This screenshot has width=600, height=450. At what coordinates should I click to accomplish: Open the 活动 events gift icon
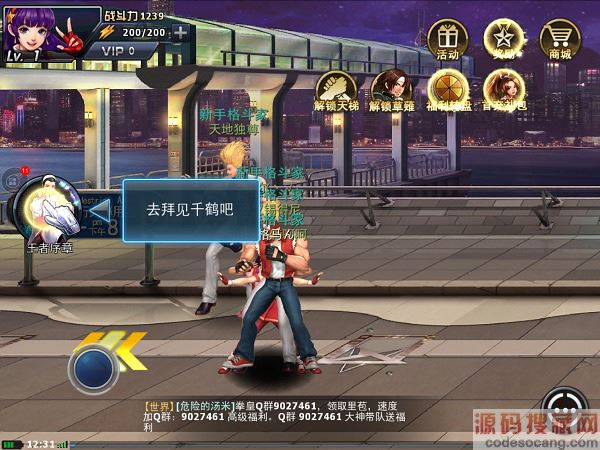(x=447, y=39)
